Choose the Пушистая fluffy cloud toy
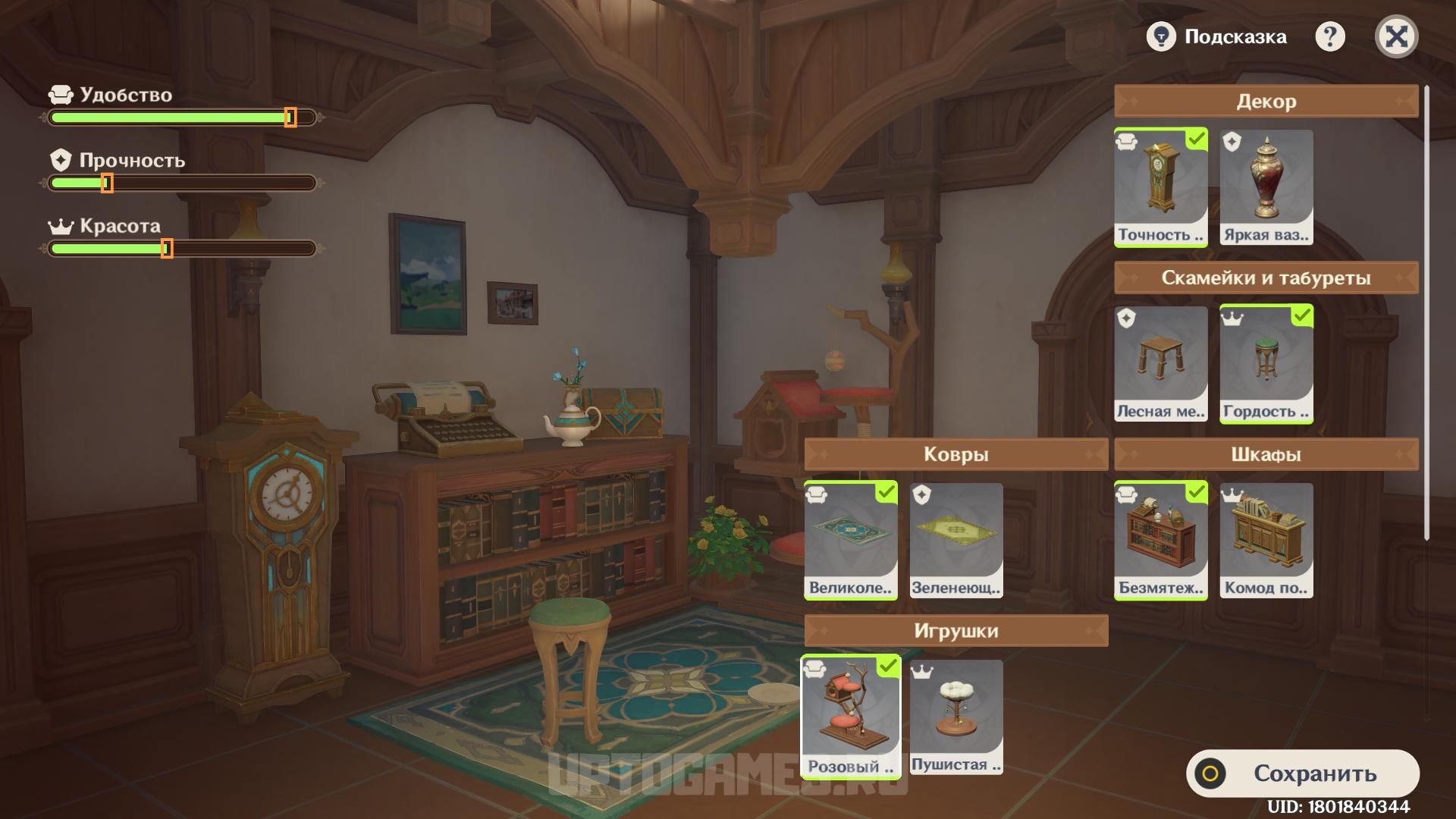Image resolution: width=1456 pixels, height=819 pixels. [x=955, y=717]
